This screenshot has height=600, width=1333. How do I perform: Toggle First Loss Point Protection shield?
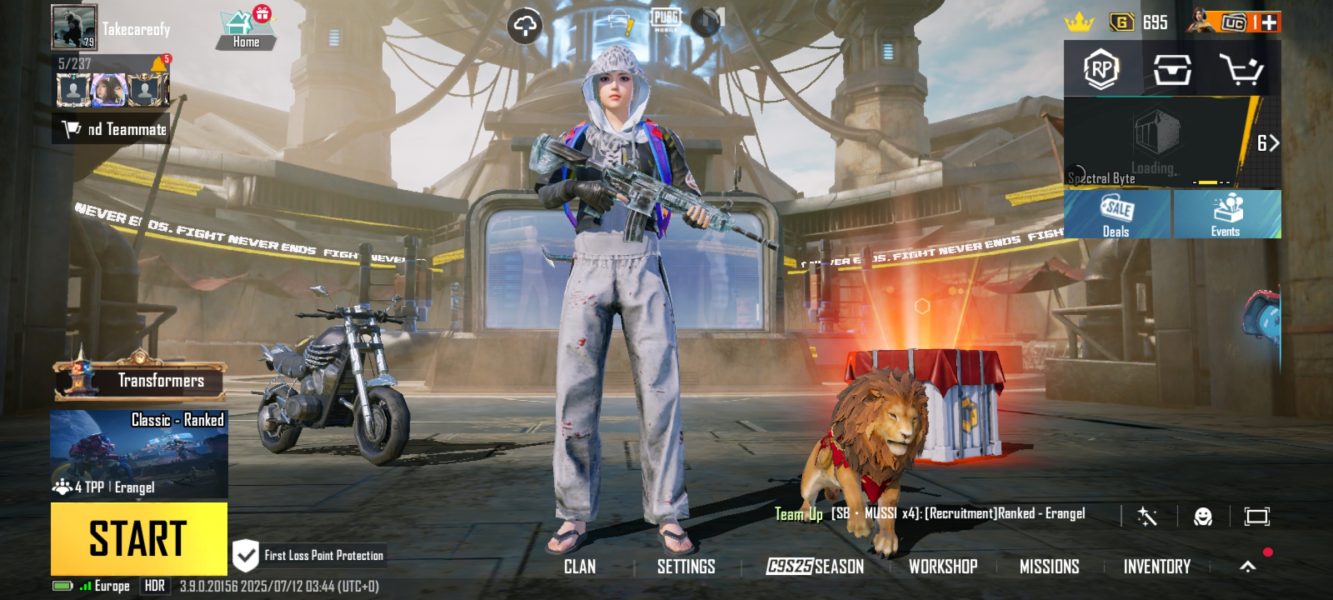[246, 555]
